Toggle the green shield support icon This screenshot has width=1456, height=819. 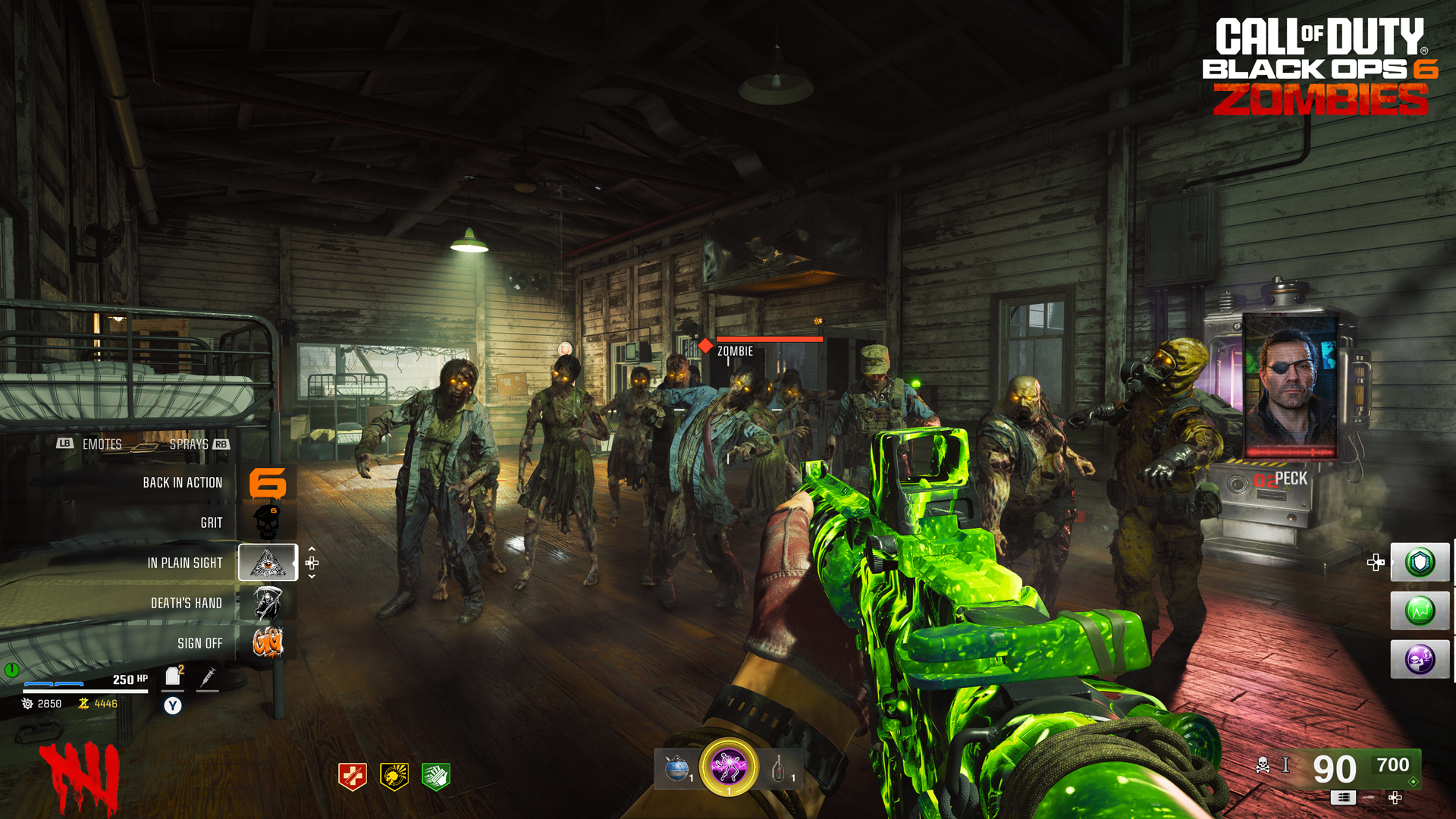[x=1420, y=562]
